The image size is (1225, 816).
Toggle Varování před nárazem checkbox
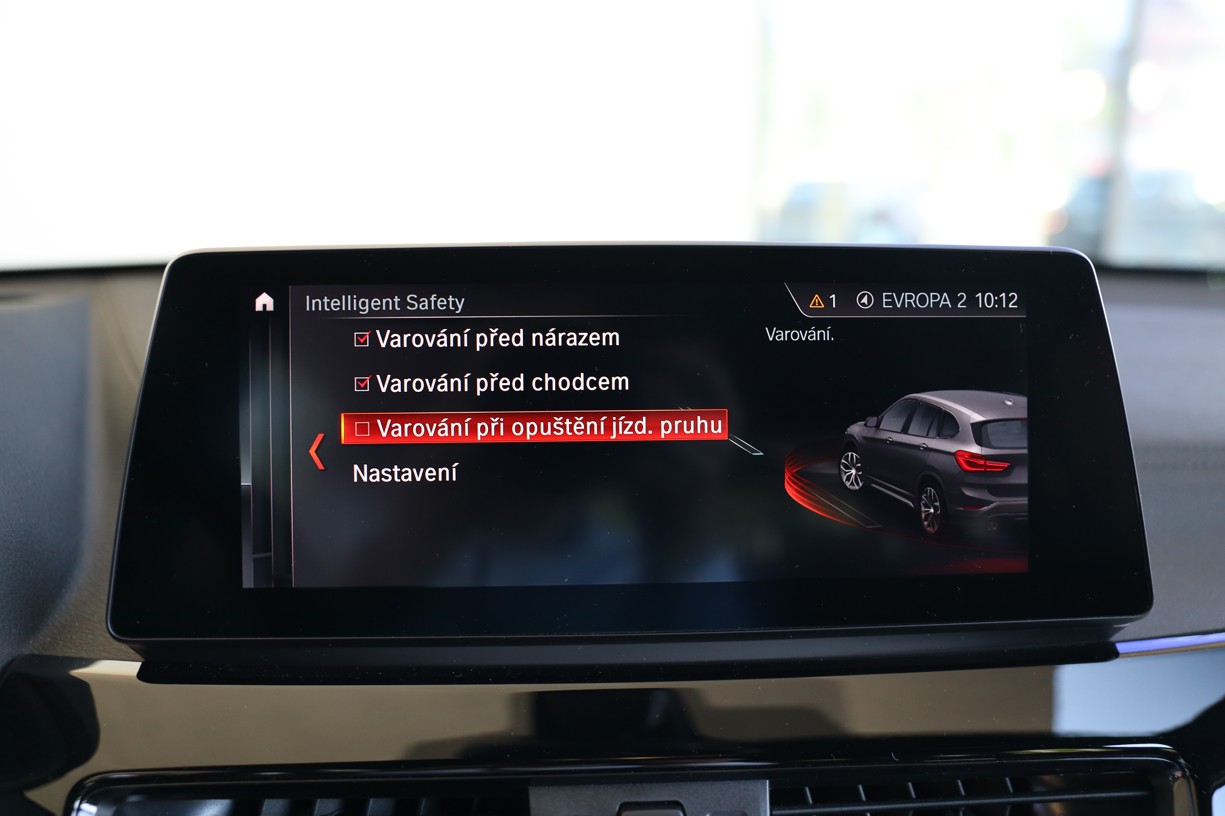(362, 339)
